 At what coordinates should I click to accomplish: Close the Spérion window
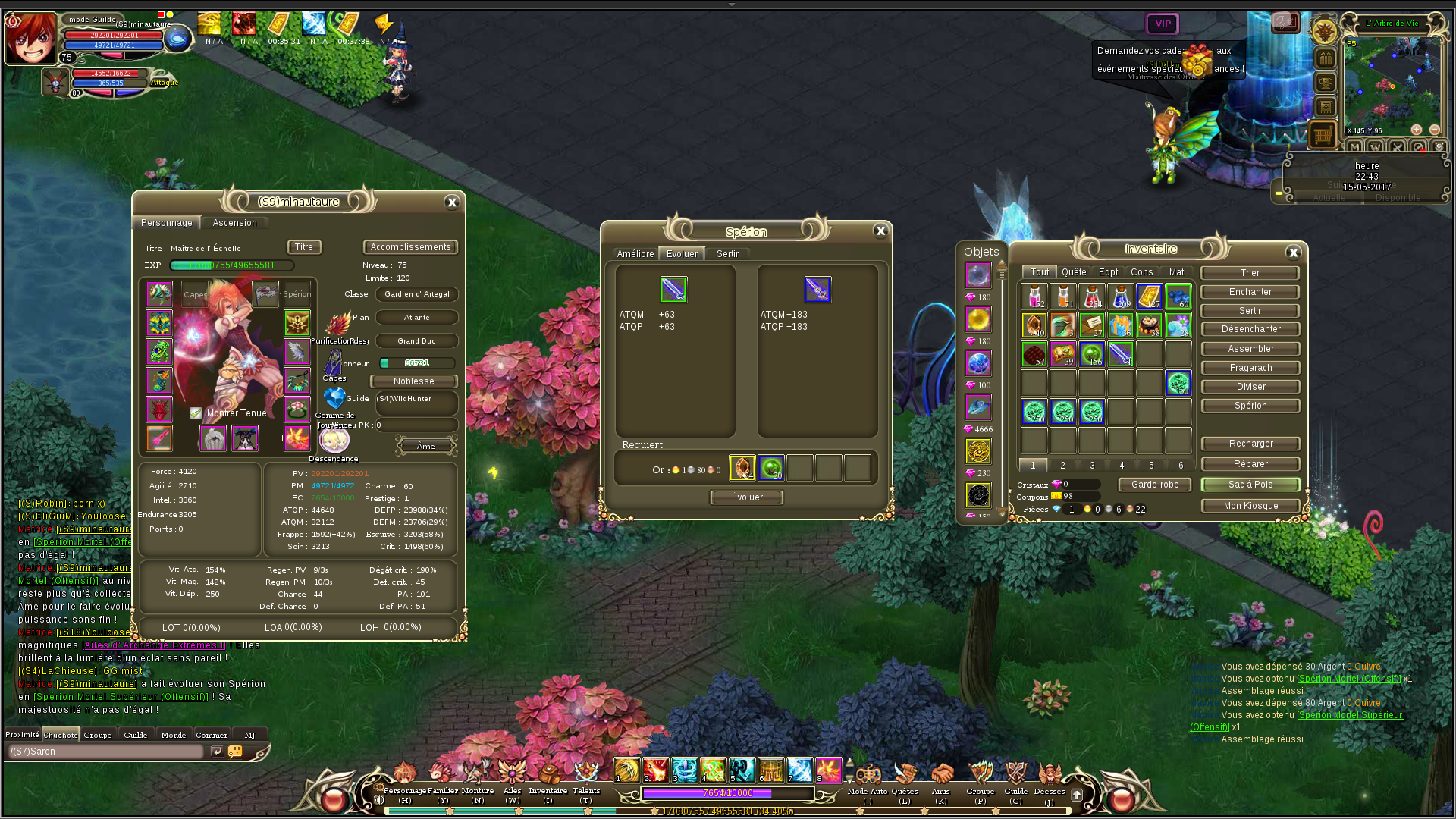click(880, 231)
